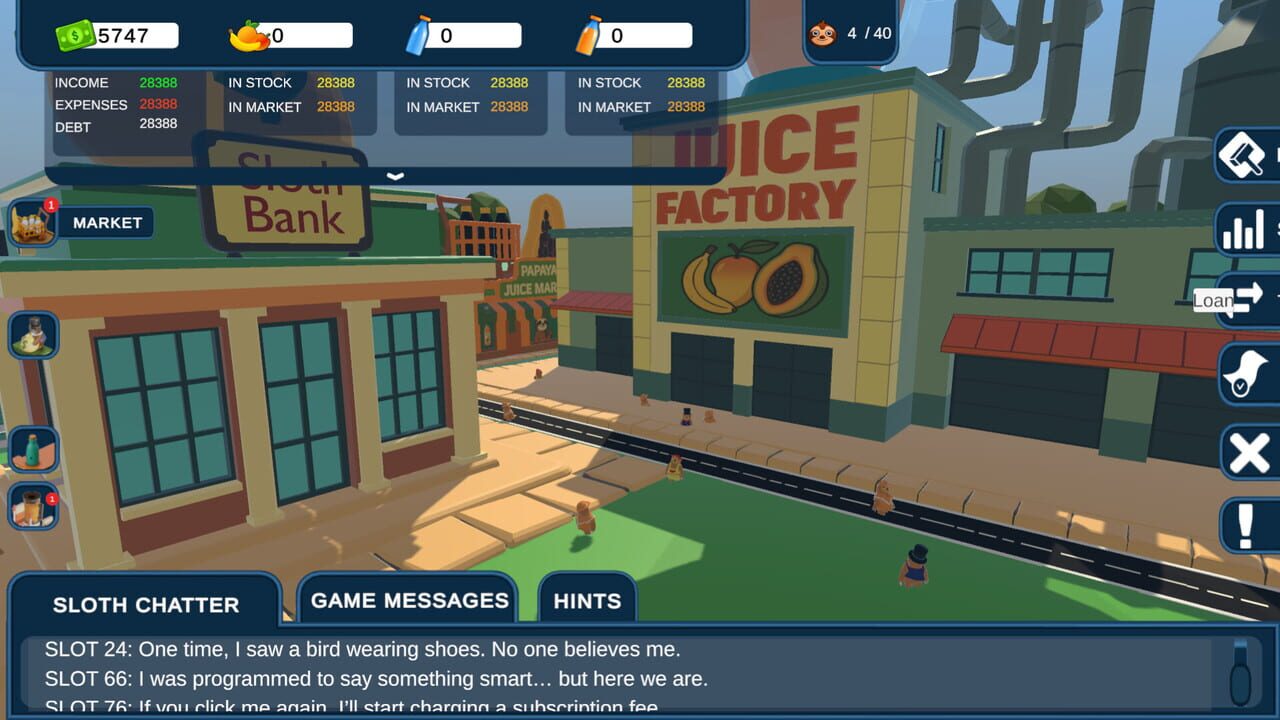Toggle the Sloth Chatter panel tab
This screenshot has height=720, width=1280.
146,604
